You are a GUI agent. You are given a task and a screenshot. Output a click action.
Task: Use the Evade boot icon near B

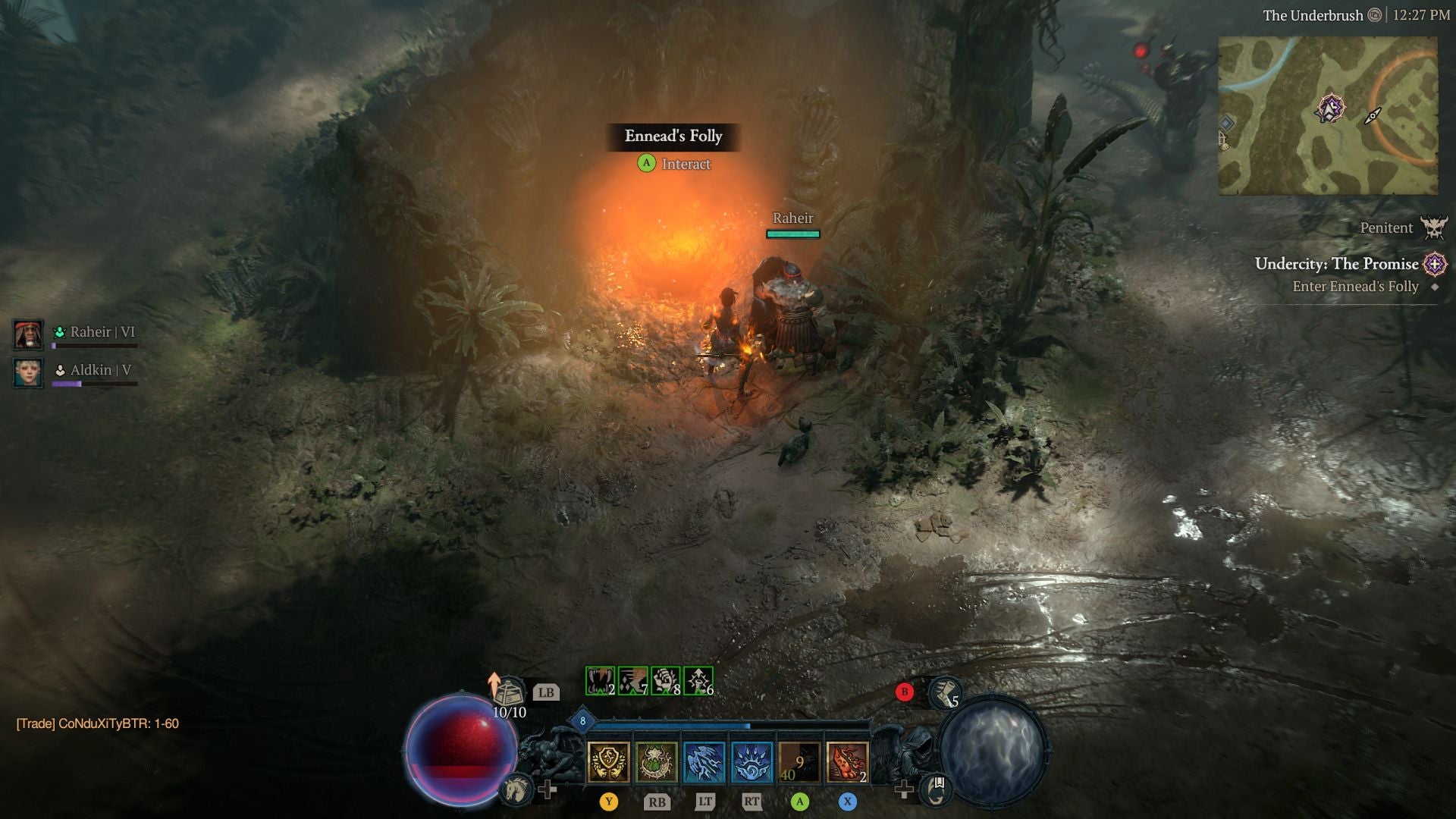[x=946, y=694]
